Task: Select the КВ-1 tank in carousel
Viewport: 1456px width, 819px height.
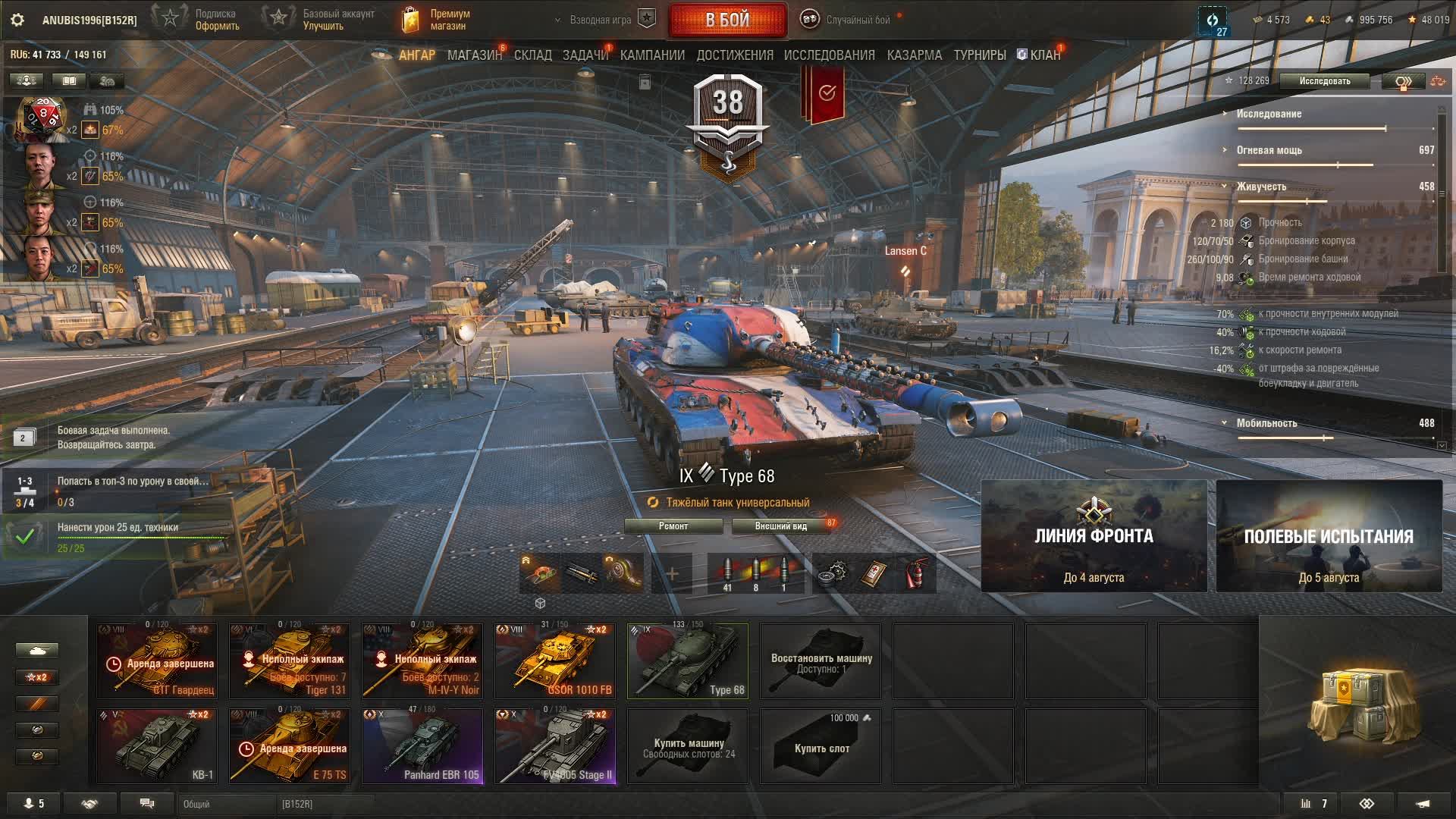Action: pyautogui.click(x=157, y=746)
